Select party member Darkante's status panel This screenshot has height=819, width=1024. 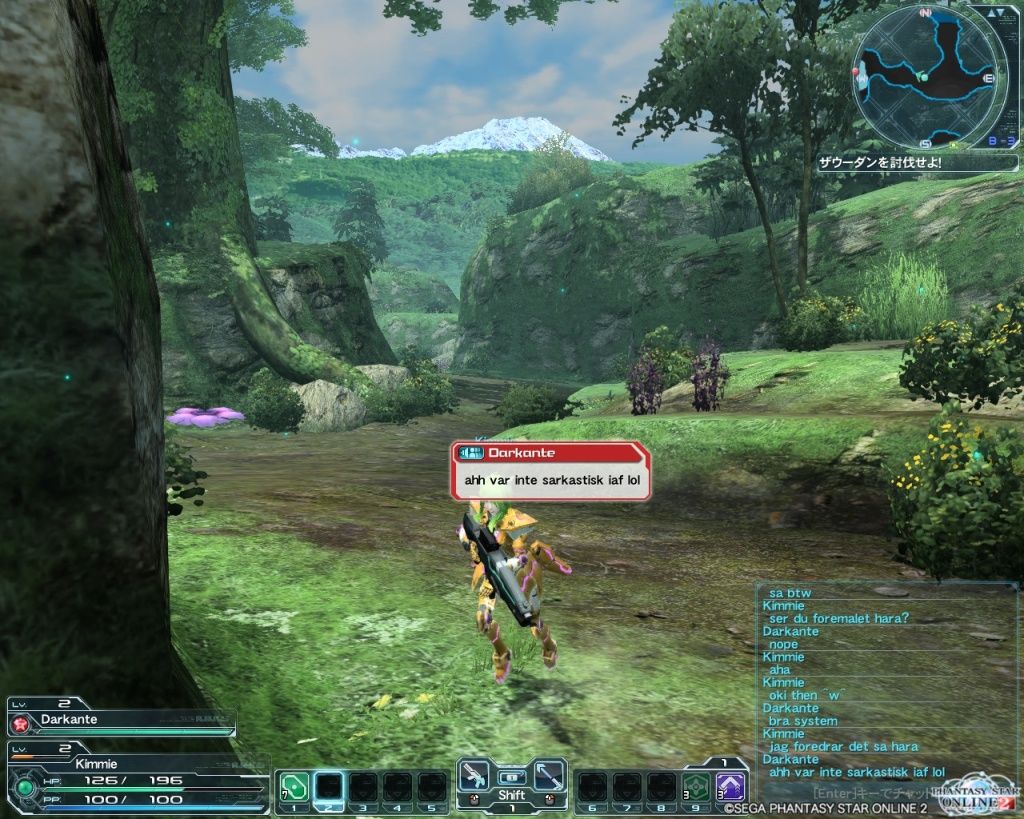(120, 720)
